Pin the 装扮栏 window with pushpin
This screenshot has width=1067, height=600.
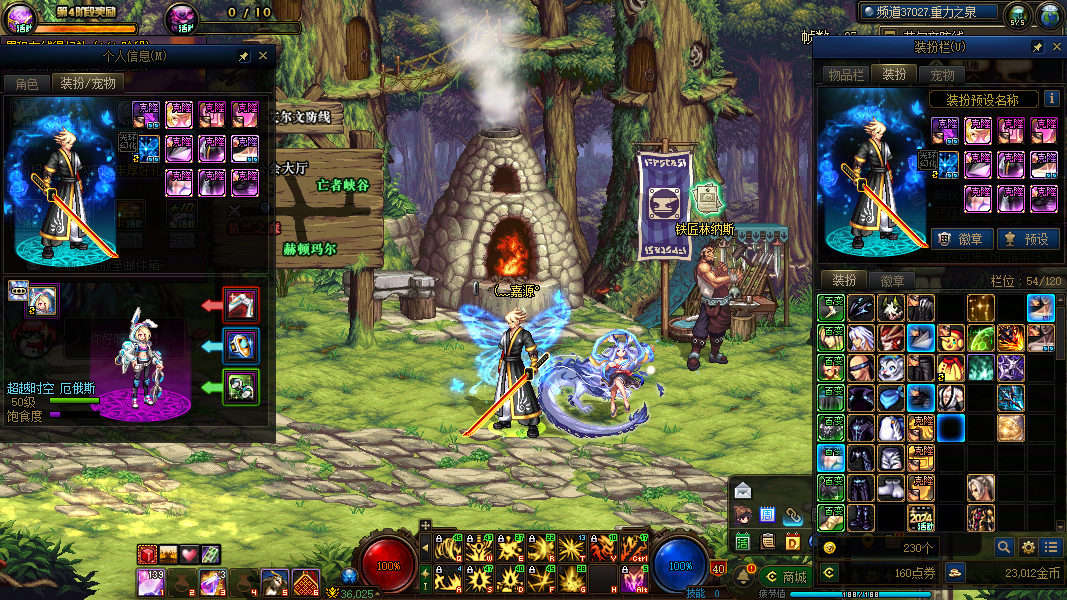(1037, 47)
